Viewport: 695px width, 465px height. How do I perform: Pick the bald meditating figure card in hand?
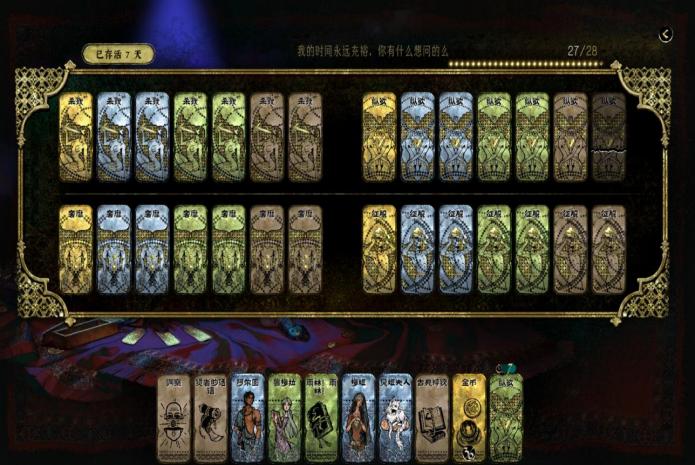point(173,418)
